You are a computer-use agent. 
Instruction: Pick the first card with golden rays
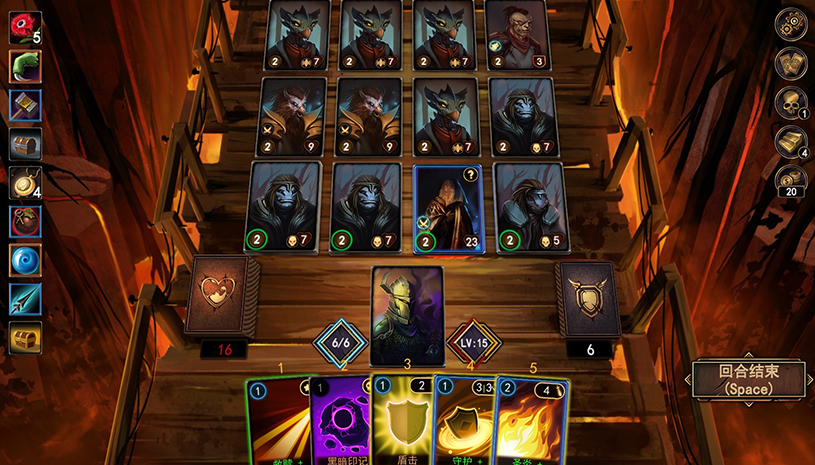click(276, 422)
